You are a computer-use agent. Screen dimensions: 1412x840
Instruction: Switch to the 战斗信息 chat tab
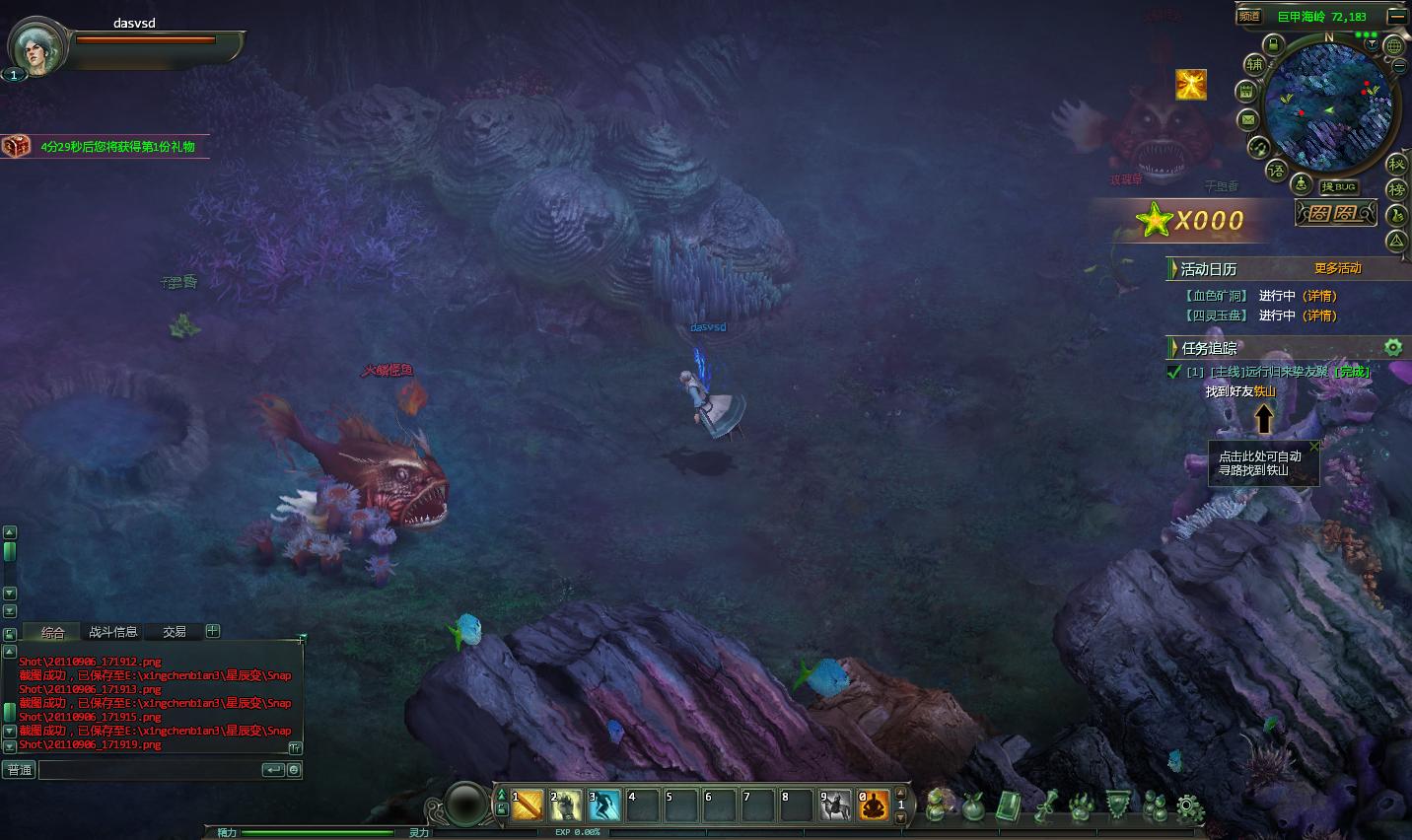click(112, 632)
